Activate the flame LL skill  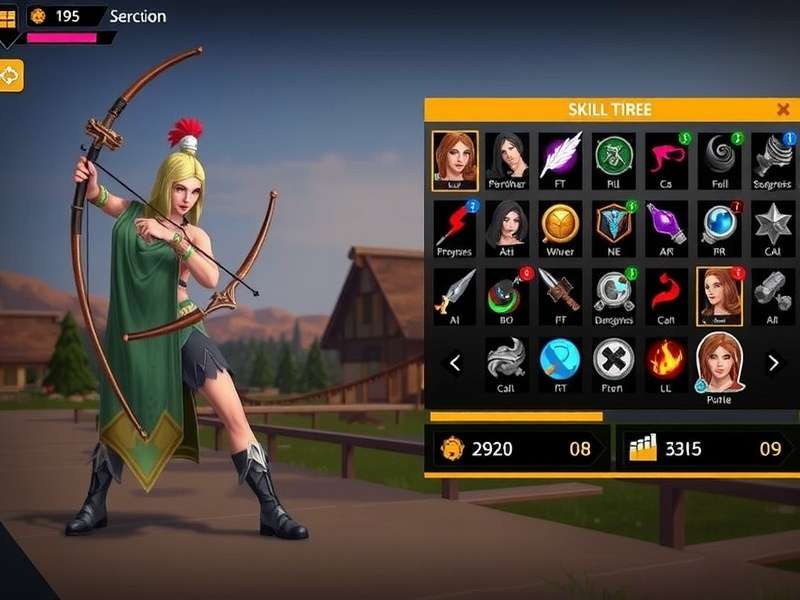click(666, 359)
